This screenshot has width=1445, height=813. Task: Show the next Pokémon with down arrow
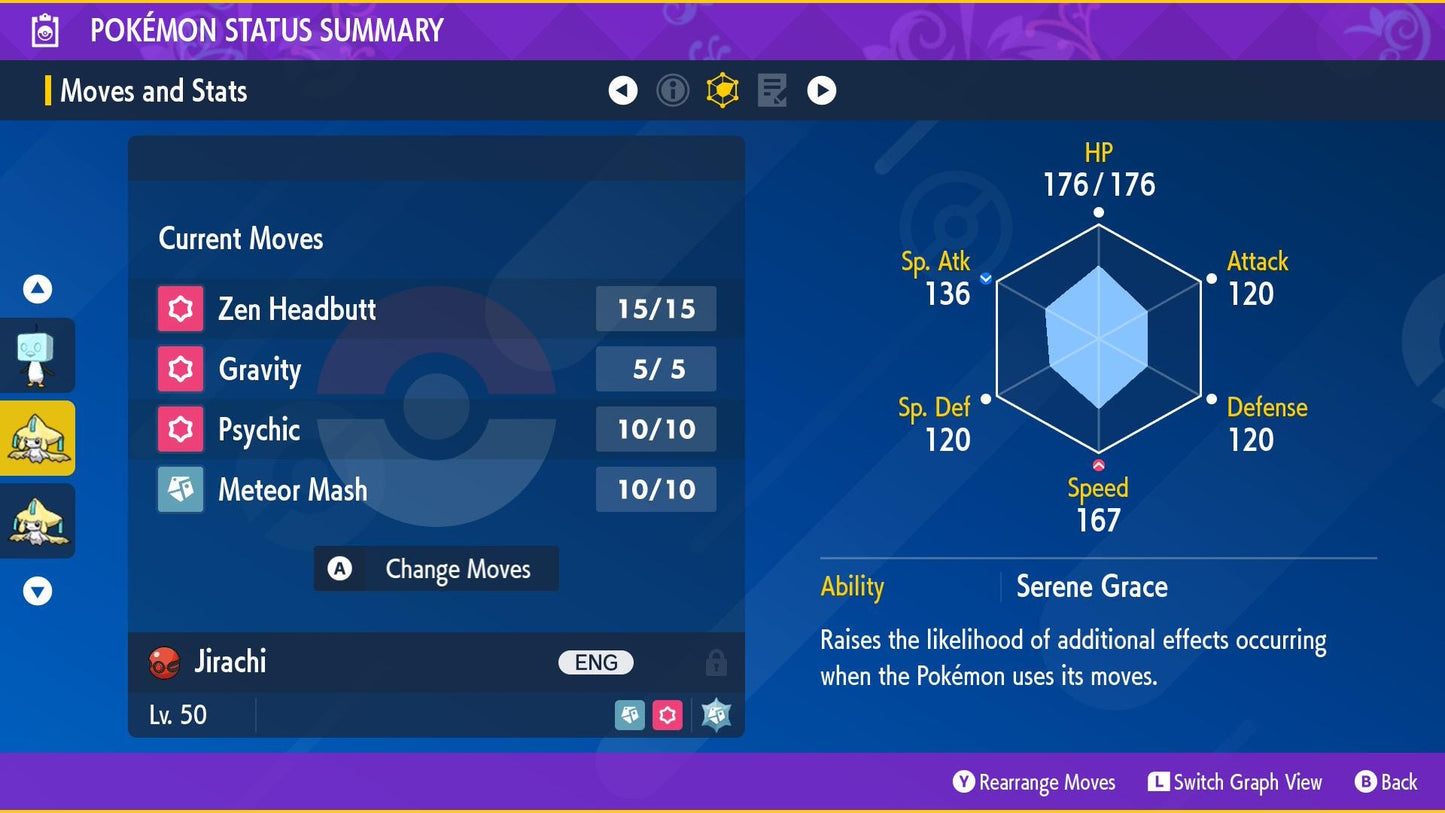point(37,592)
